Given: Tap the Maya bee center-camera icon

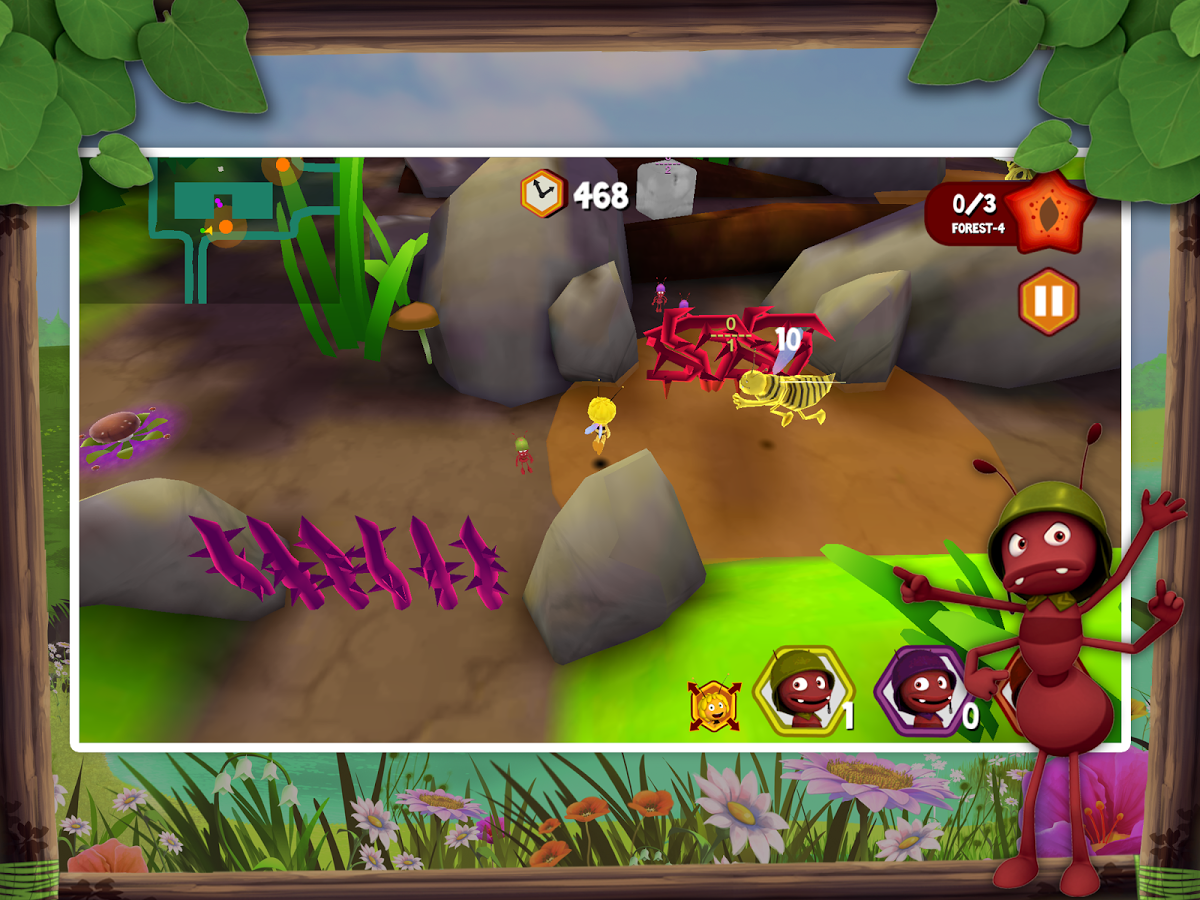Looking at the screenshot, I should click(x=714, y=705).
